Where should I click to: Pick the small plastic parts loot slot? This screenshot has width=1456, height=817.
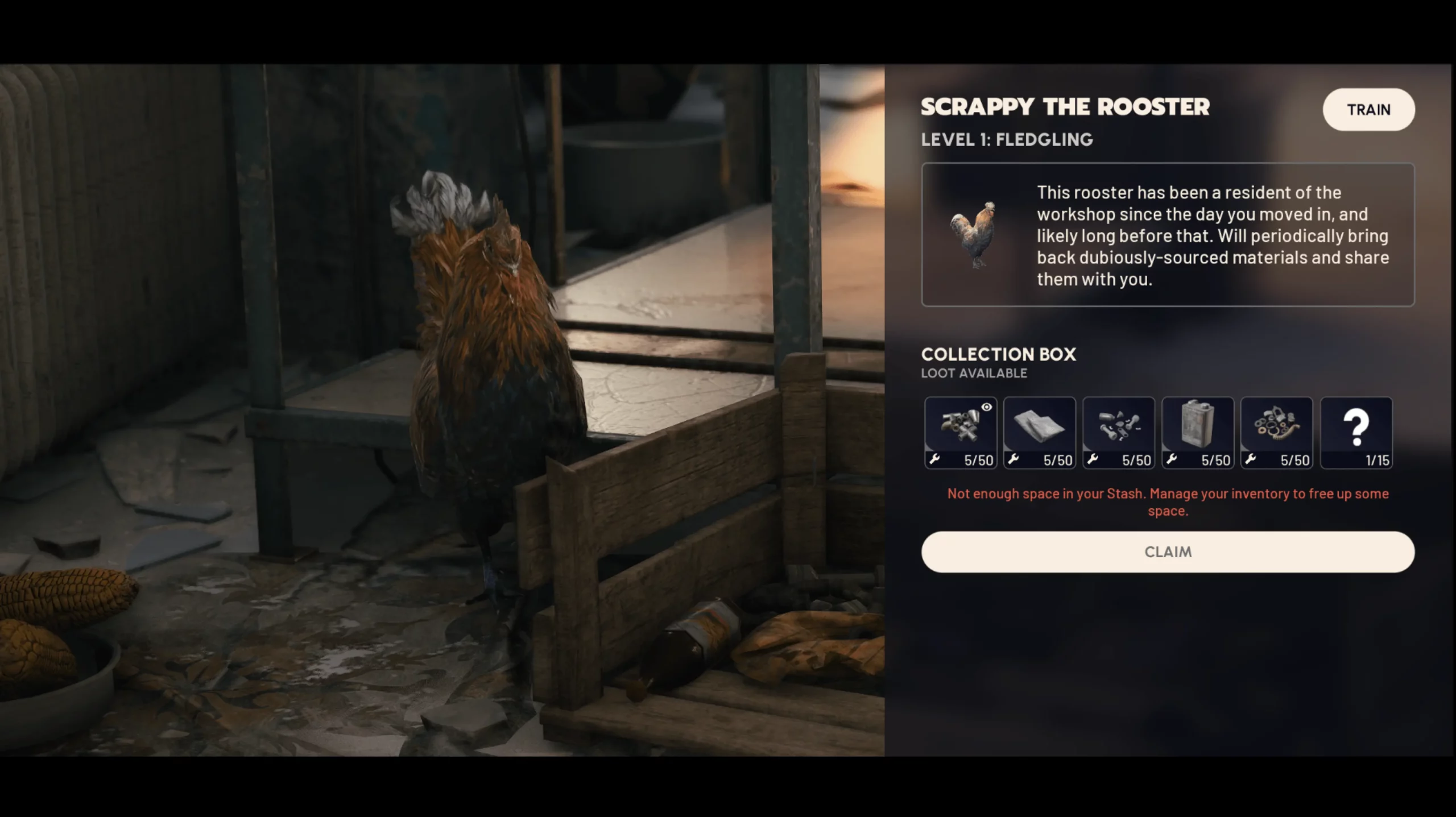1118,433
